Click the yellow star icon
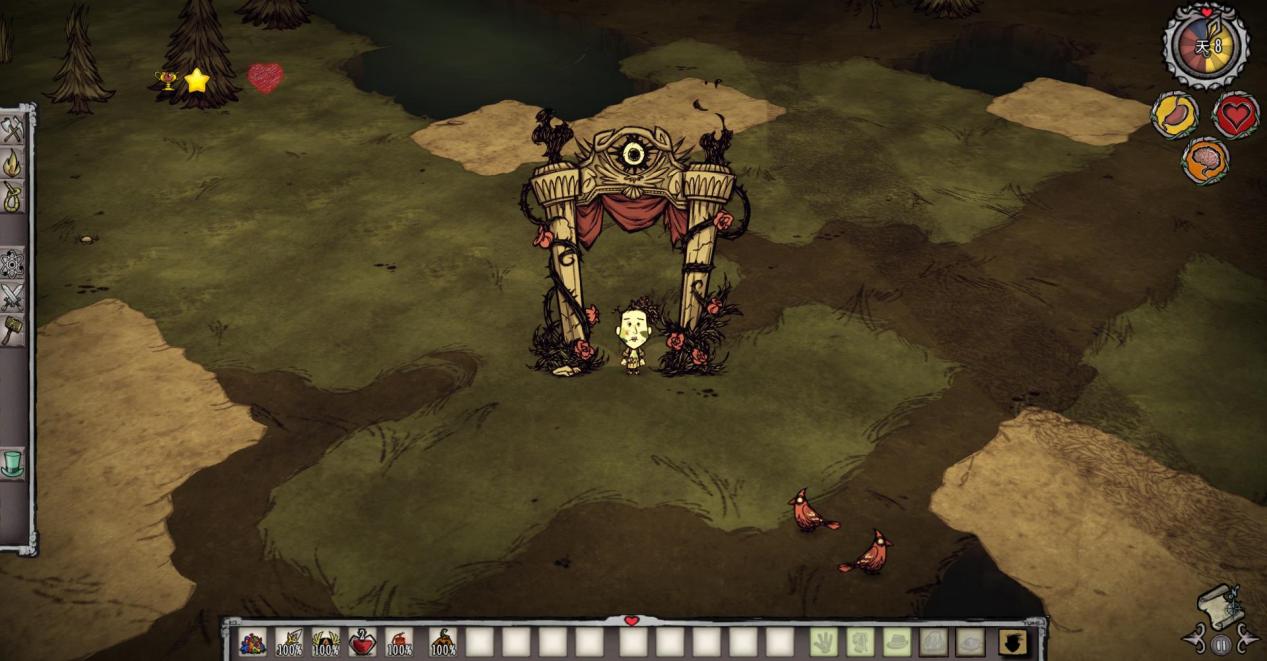This screenshot has width=1267, height=661. tap(197, 81)
